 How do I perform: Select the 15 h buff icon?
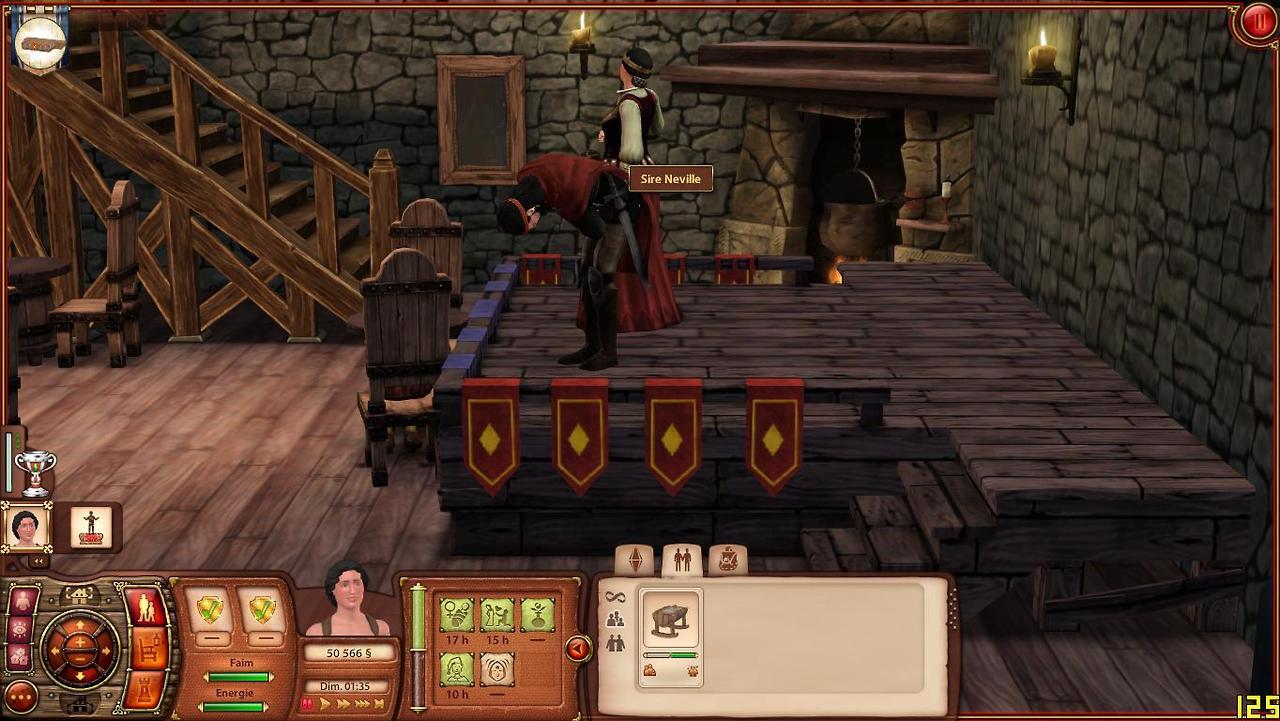(x=497, y=613)
